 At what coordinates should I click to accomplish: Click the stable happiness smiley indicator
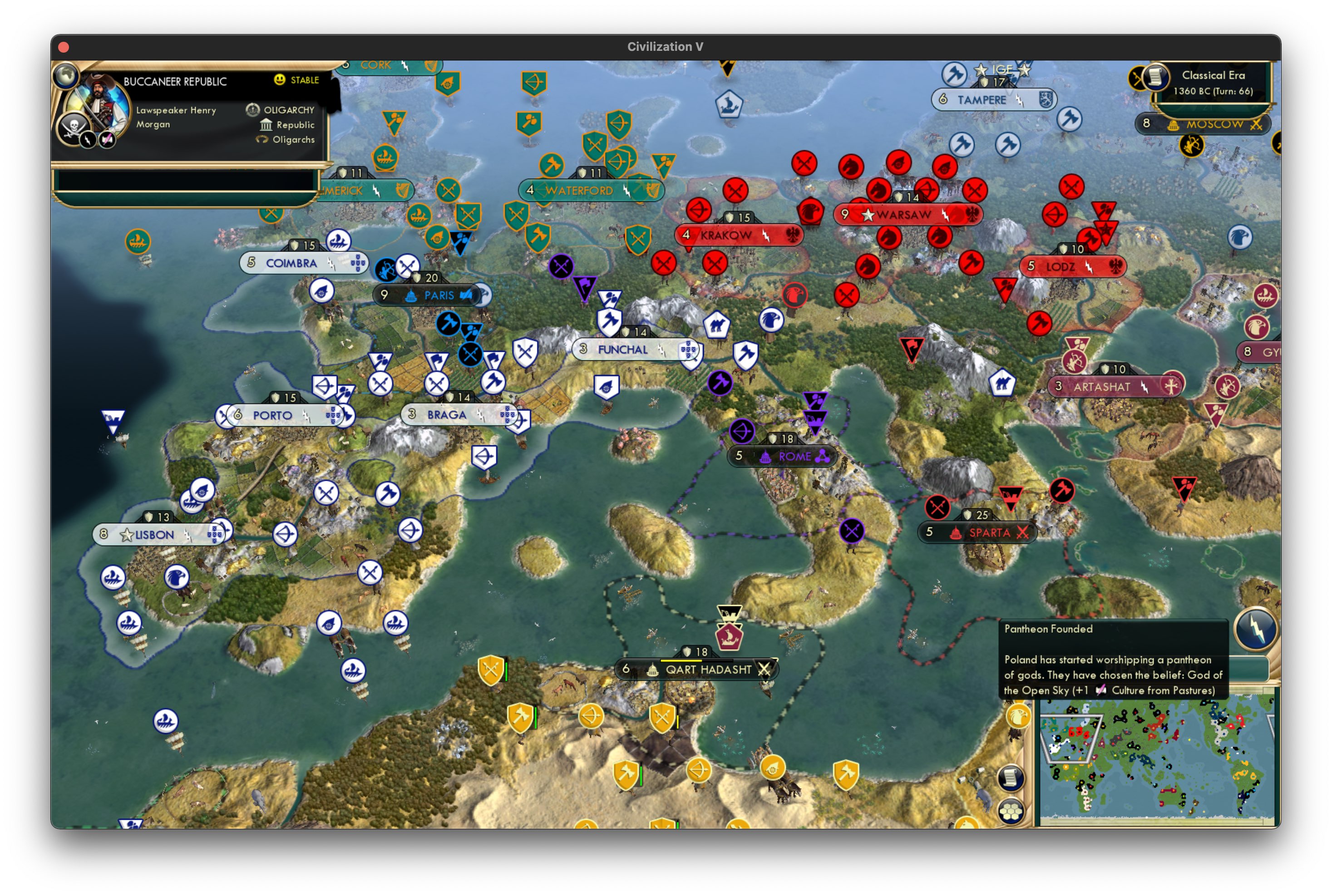pos(278,81)
